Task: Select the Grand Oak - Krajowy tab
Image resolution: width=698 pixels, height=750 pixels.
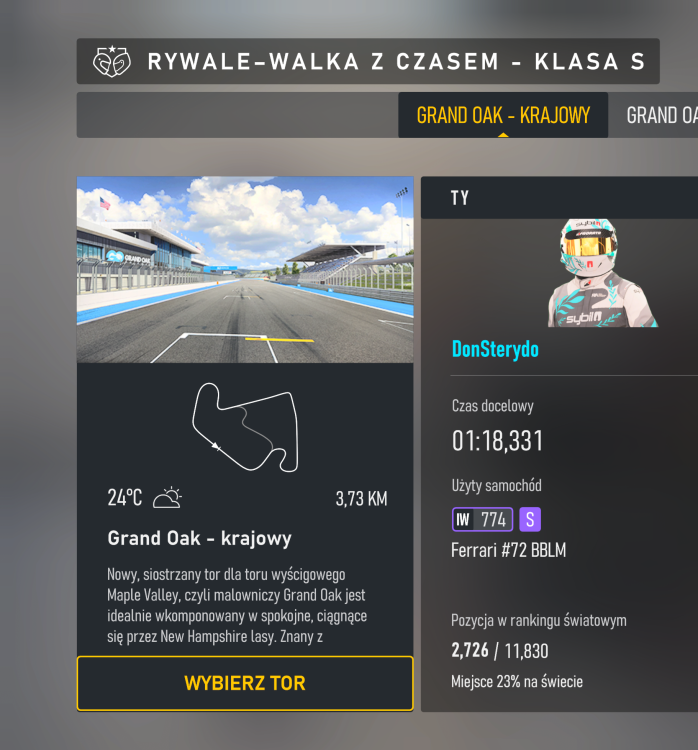Action: pyautogui.click(x=503, y=115)
